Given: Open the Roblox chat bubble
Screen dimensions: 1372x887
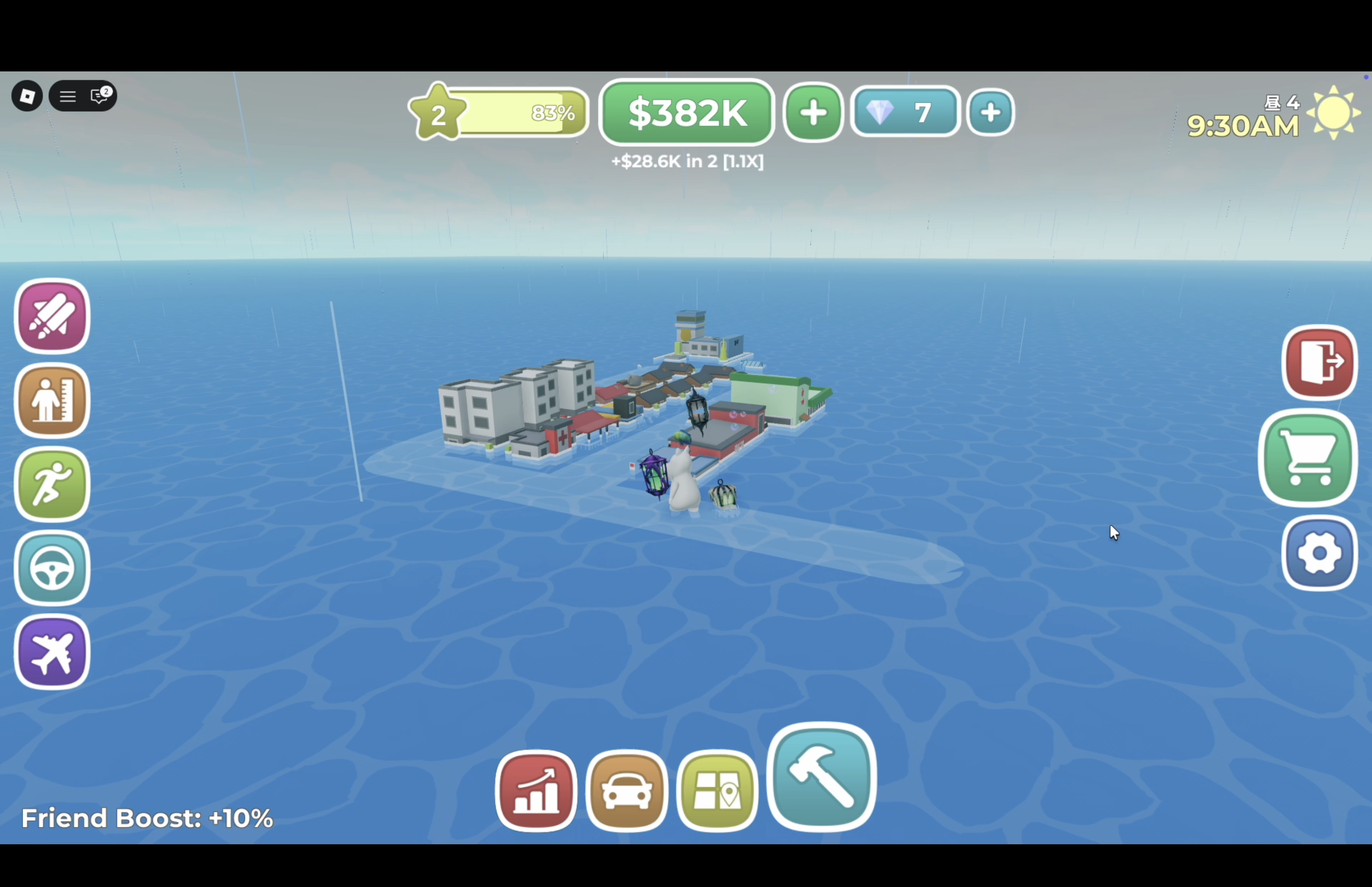Looking at the screenshot, I should 100,96.
